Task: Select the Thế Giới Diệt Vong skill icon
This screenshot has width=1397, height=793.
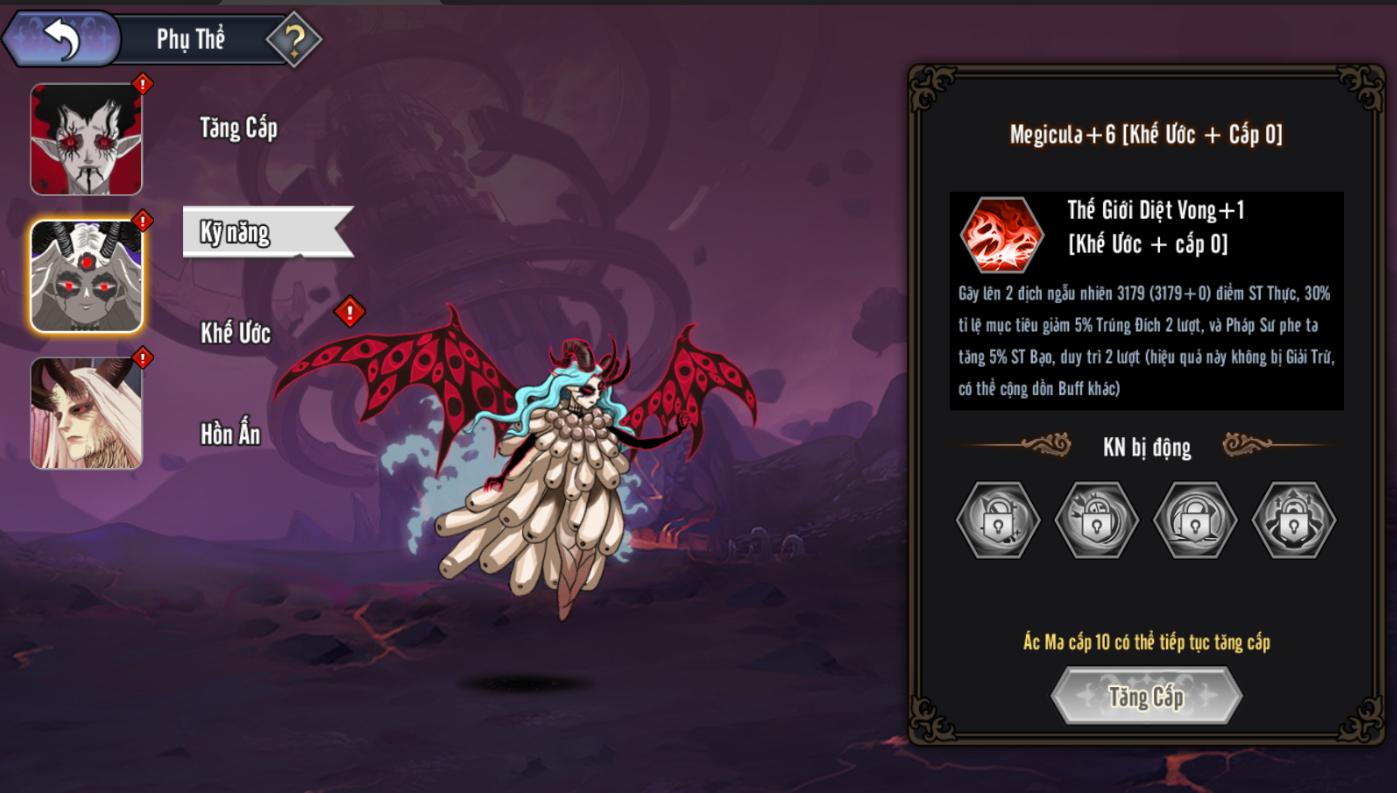Action: tap(1002, 235)
